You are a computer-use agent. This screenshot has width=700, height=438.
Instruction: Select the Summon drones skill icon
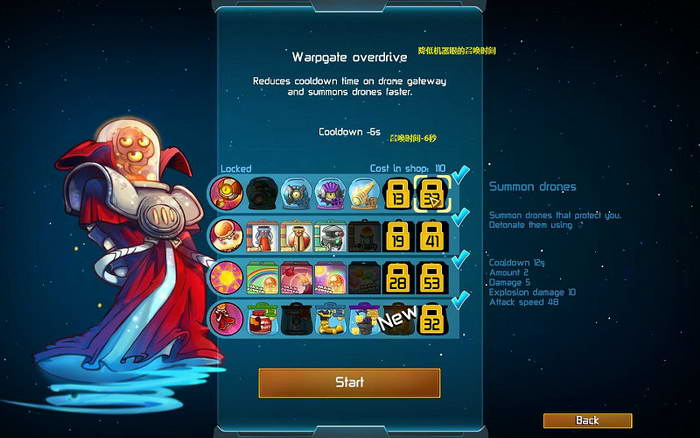(x=226, y=192)
